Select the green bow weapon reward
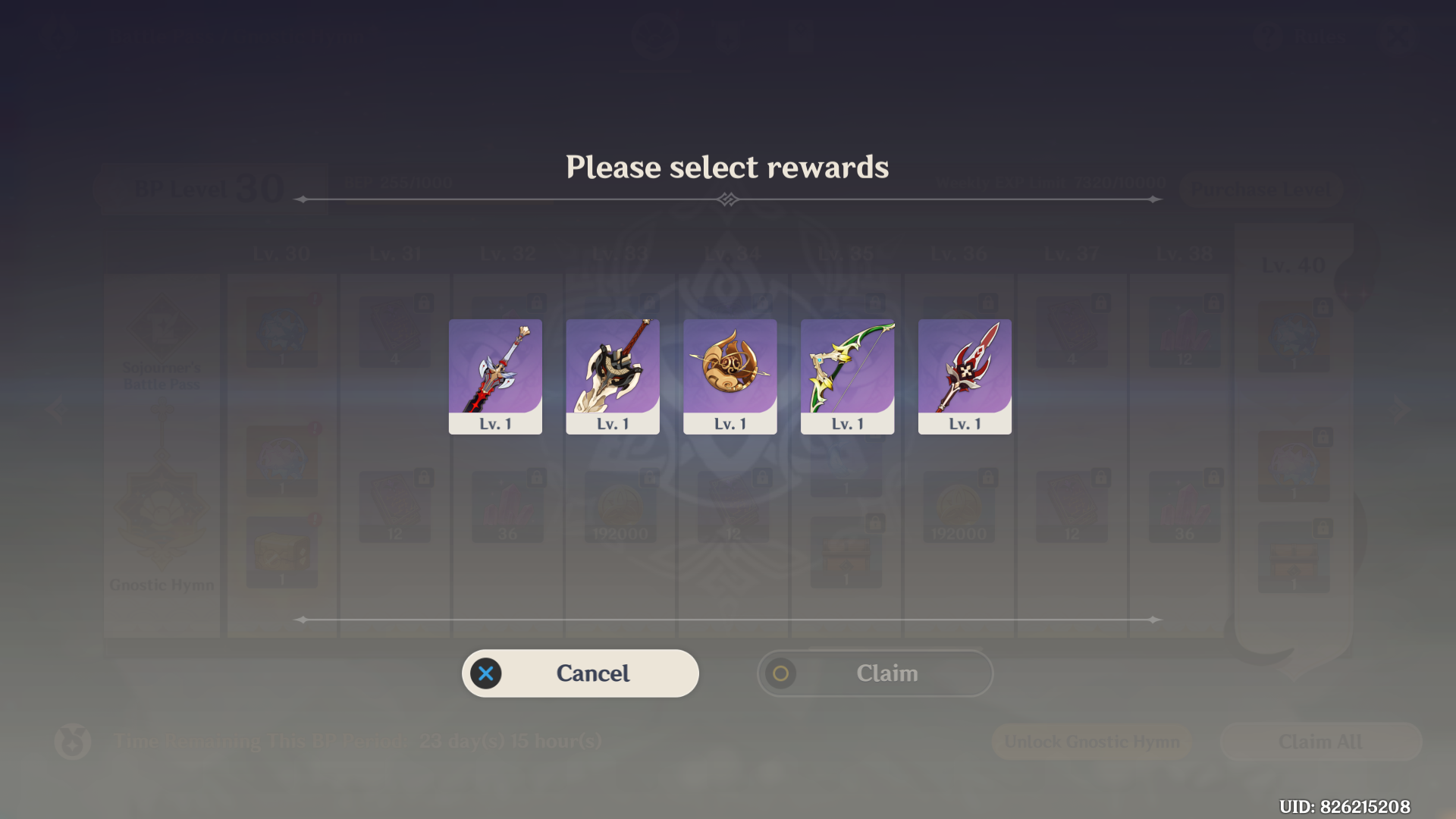Image resolution: width=1456 pixels, height=819 pixels. click(847, 375)
